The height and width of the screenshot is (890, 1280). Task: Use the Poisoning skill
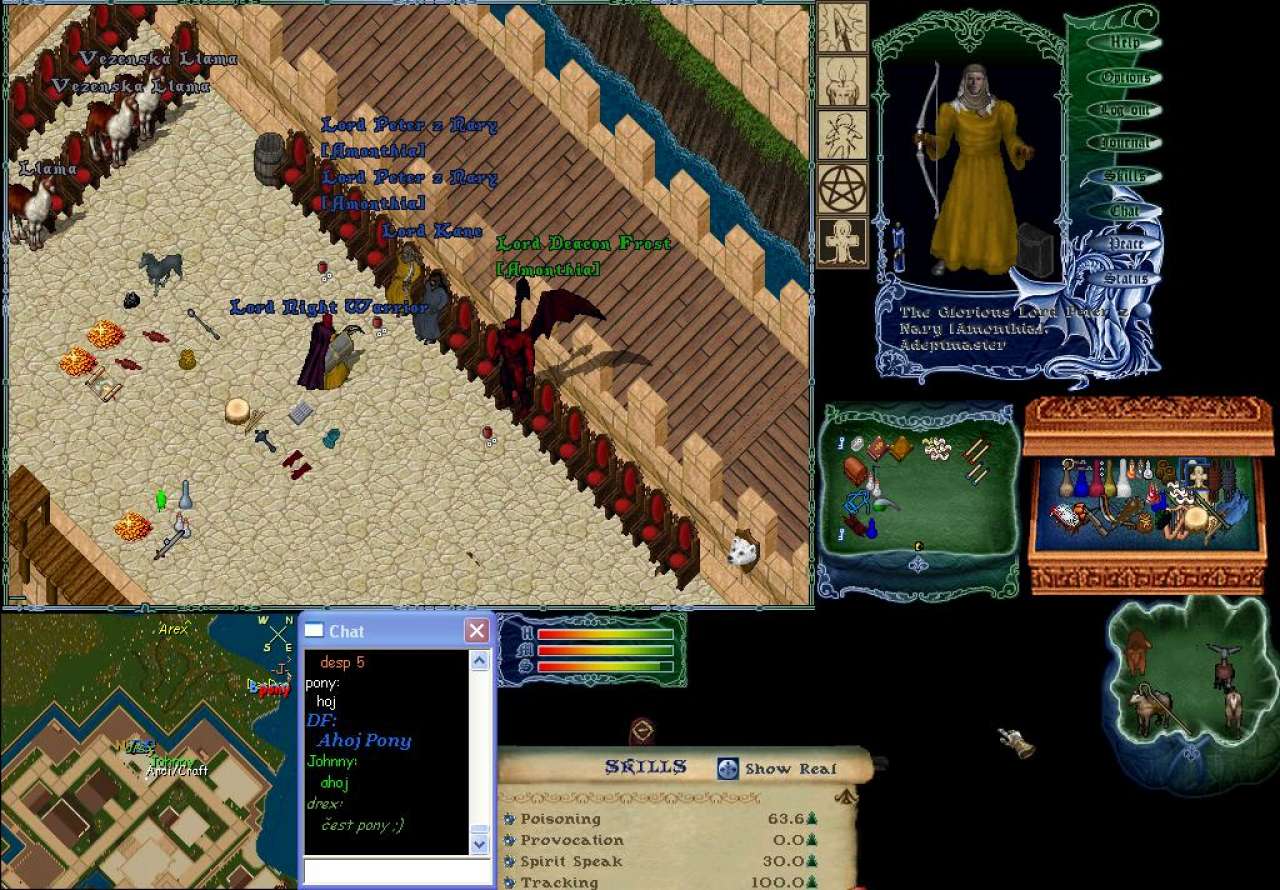[x=510, y=819]
